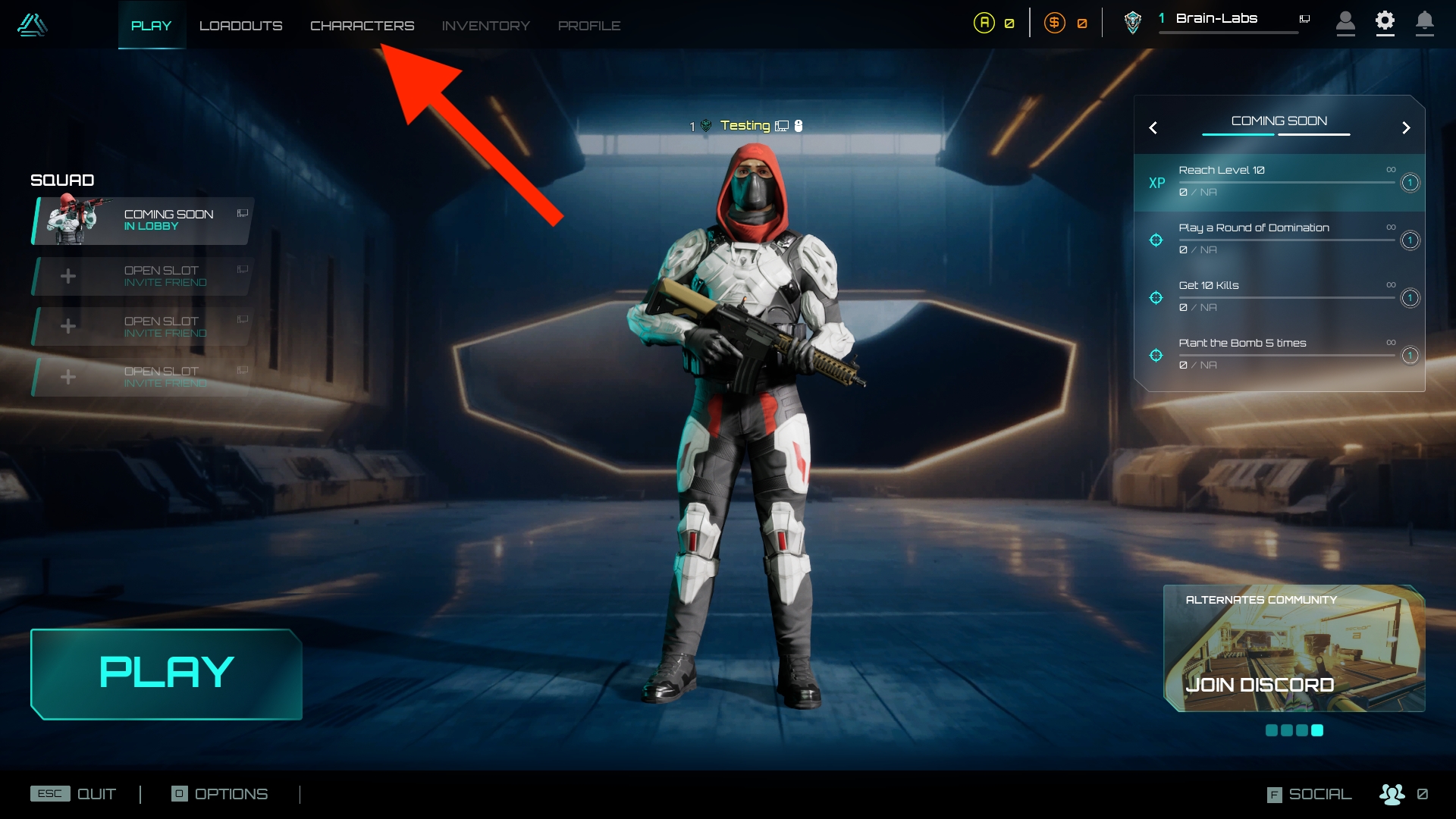Open the friends silhouette icon in top bar

1345,22
